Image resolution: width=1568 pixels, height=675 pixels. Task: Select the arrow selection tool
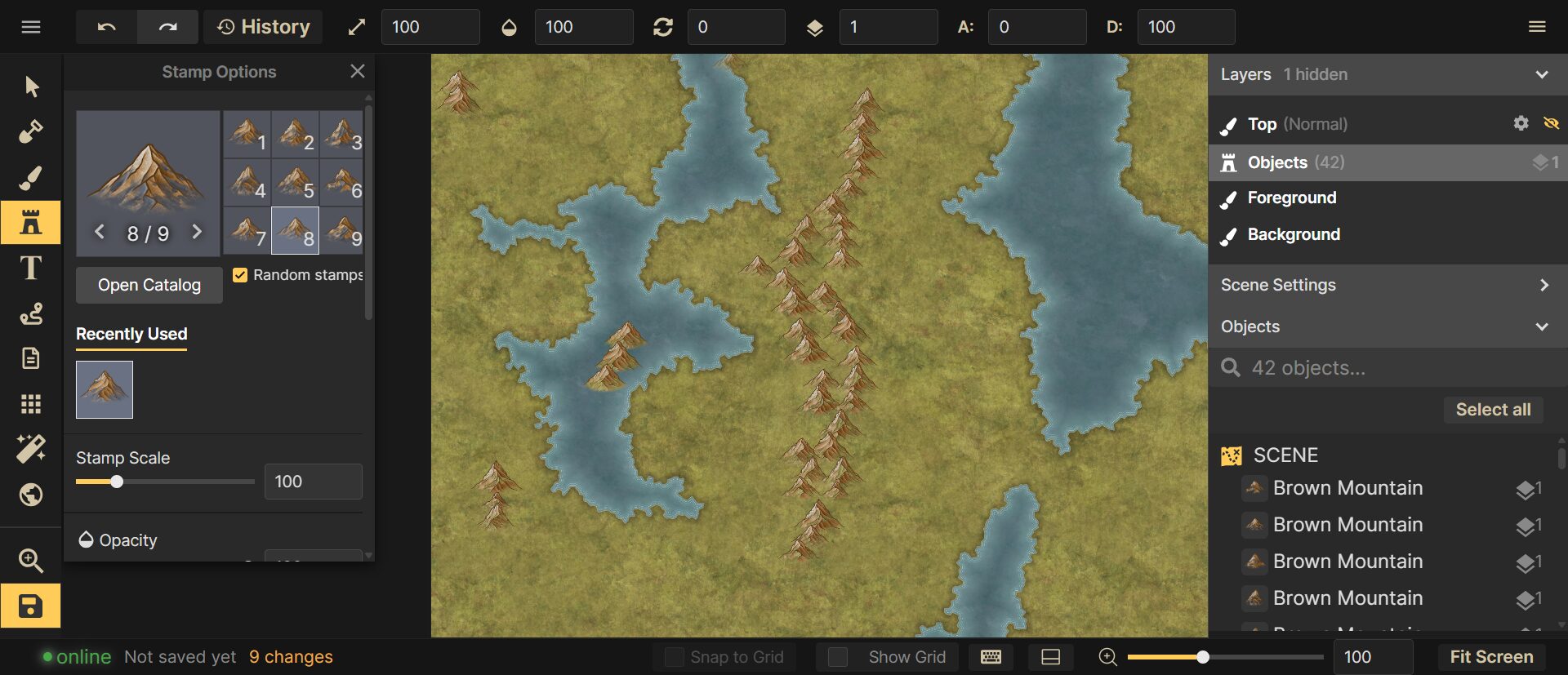tap(31, 85)
